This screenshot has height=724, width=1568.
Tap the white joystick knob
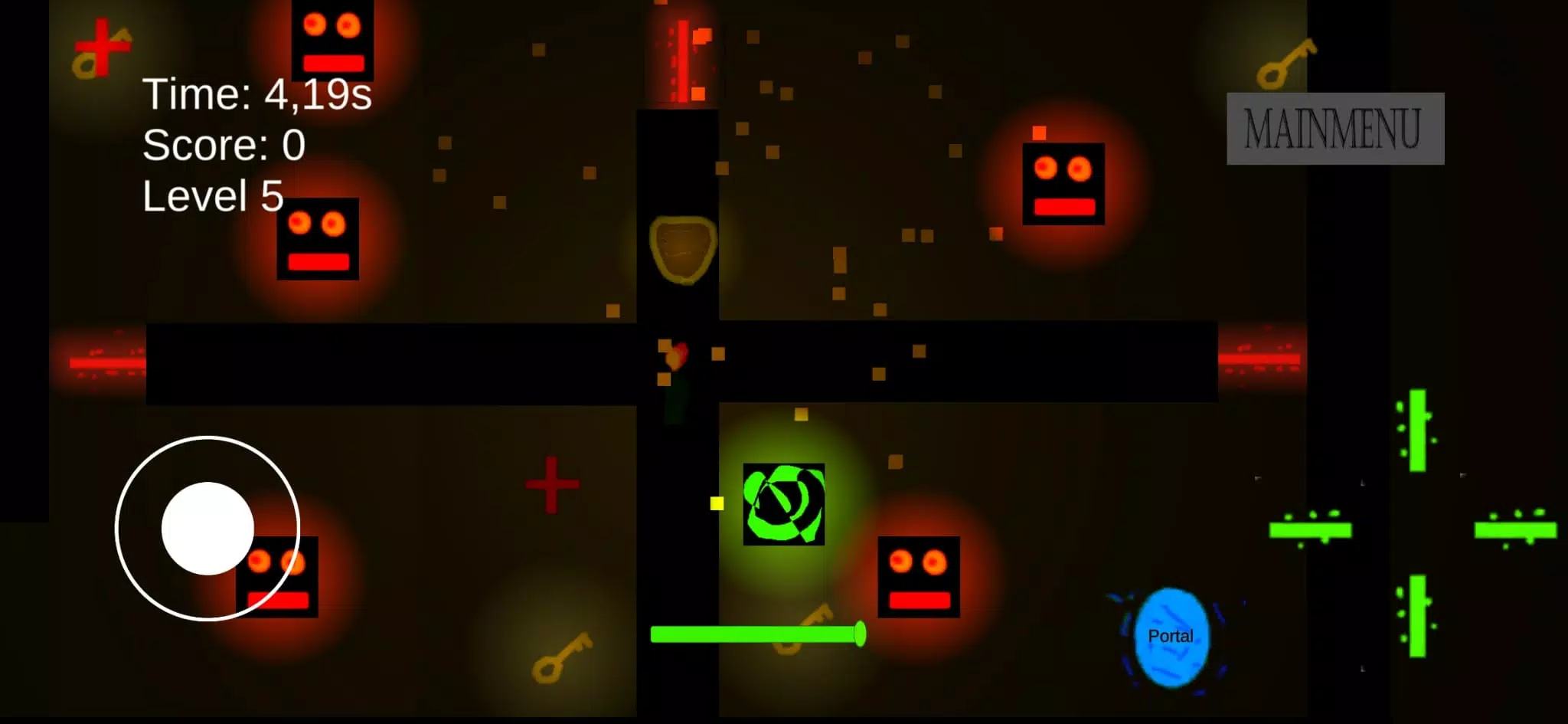pyautogui.click(x=207, y=529)
